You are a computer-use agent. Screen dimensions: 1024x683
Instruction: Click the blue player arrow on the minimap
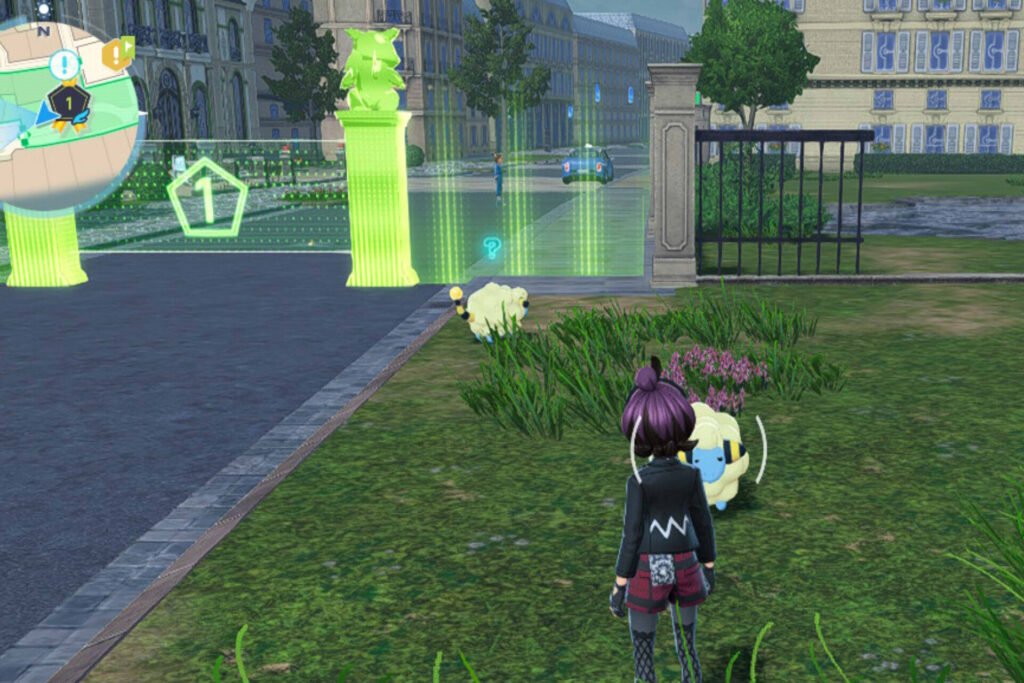(46, 114)
